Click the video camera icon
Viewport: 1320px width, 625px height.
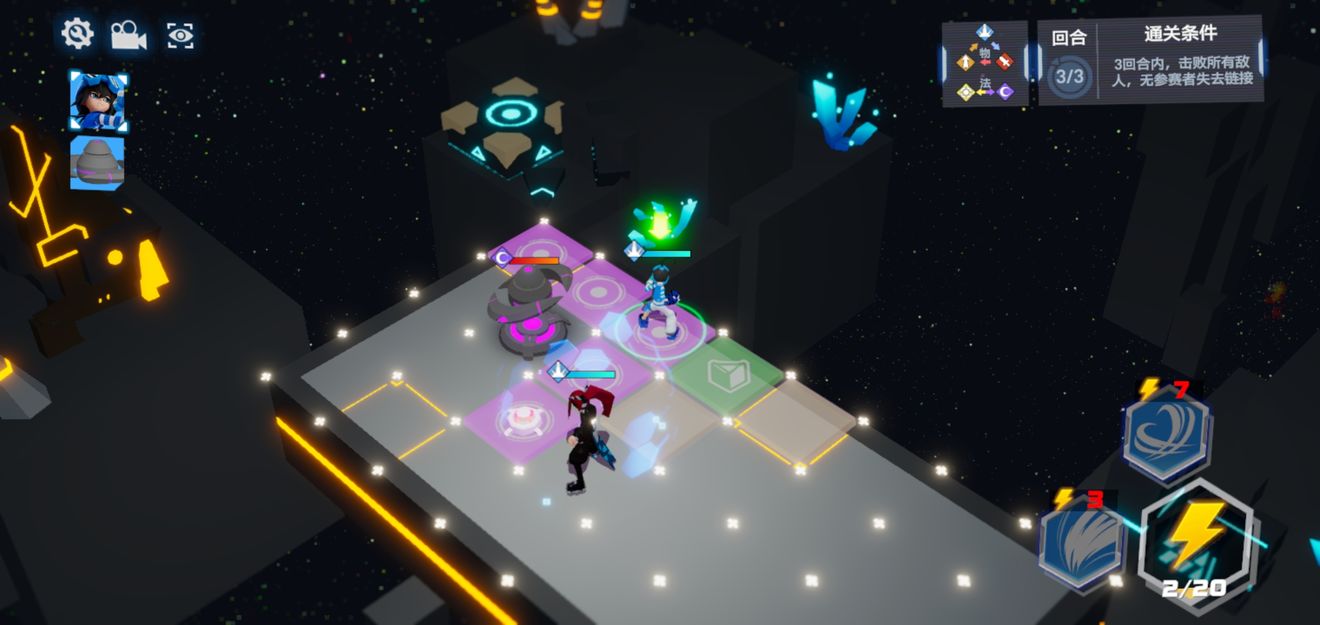coord(128,36)
